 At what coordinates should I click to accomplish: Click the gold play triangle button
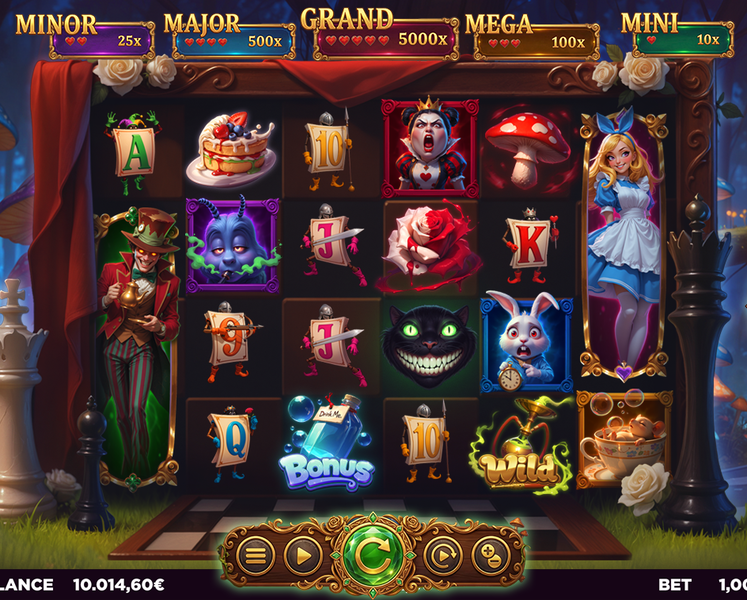[x=302, y=553]
